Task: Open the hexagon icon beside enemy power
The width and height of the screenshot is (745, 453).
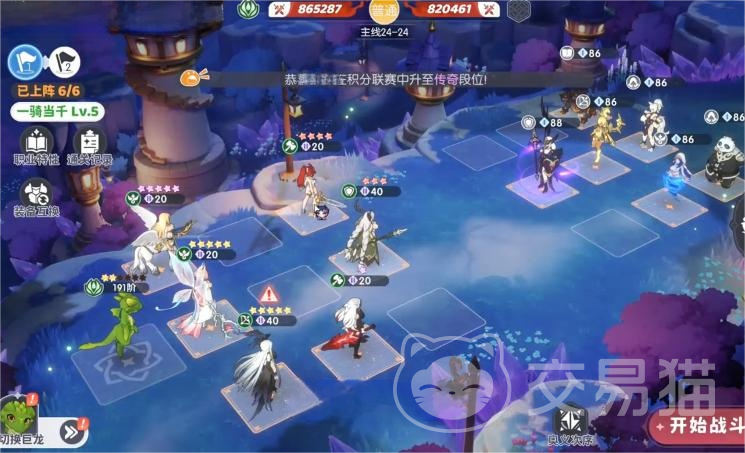Action: pyautogui.click(x=518, y=10)
